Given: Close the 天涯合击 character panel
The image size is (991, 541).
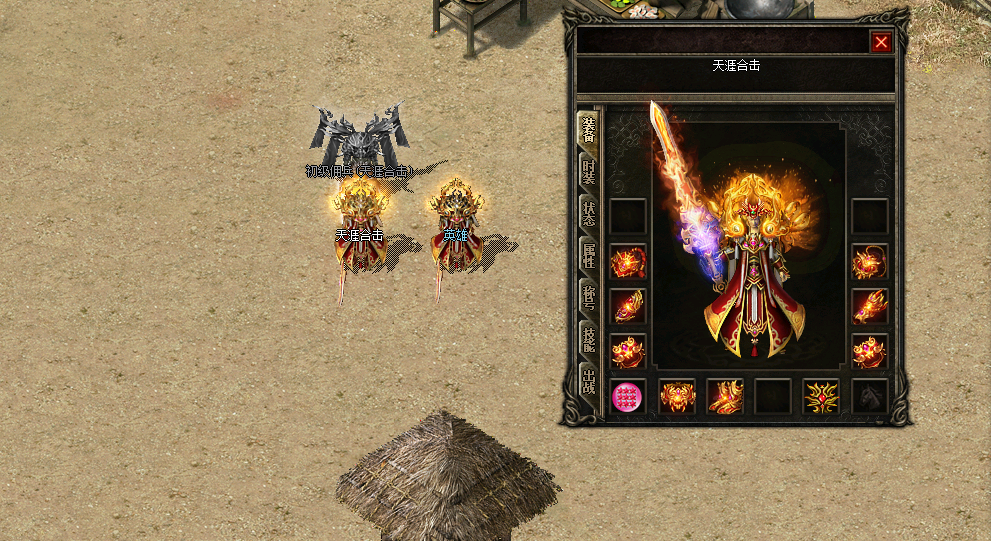Looking at the screenshot, I should 880,42.
